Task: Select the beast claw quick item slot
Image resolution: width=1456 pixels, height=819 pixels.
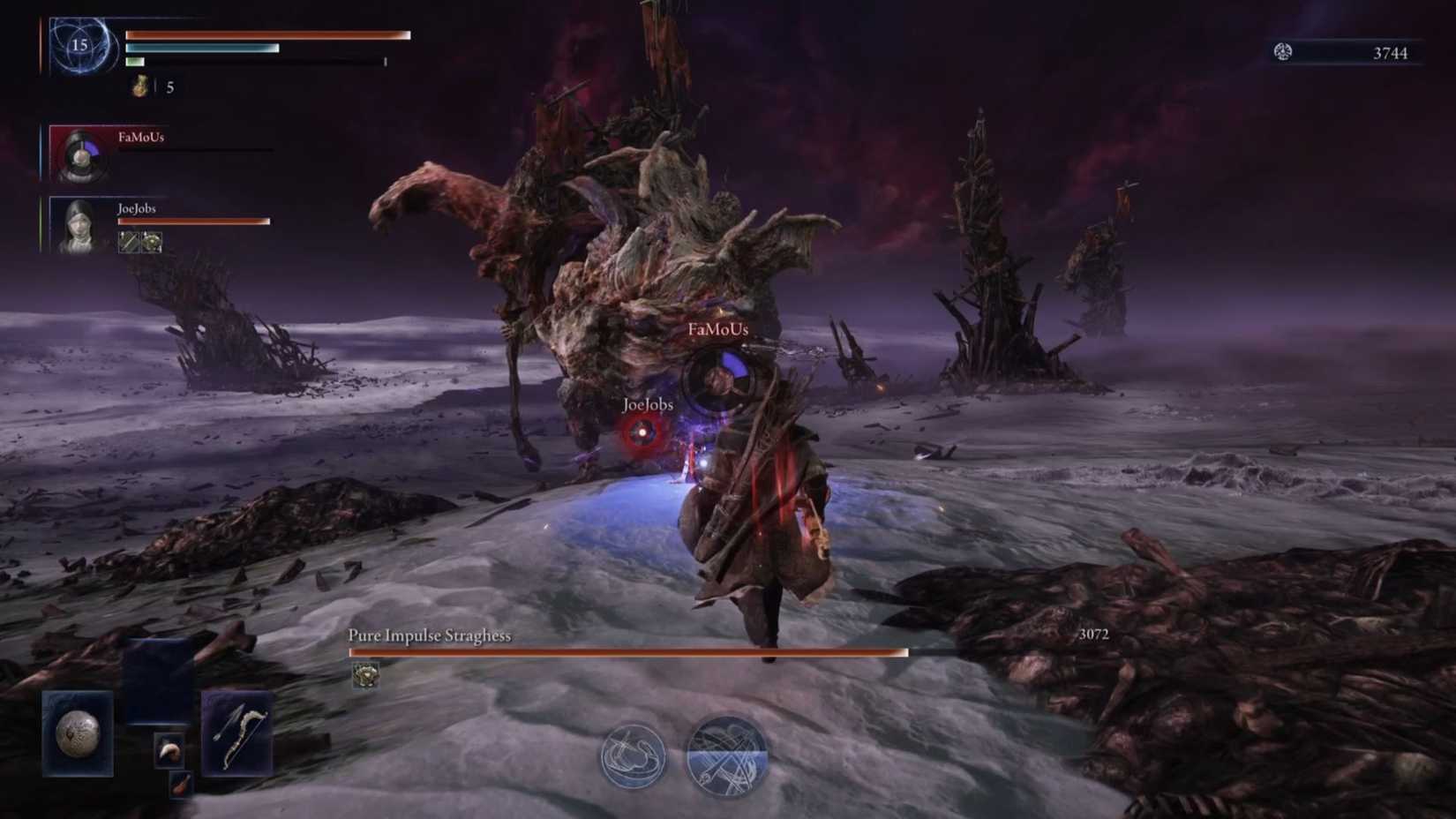Action: click(x=168, y=750)
